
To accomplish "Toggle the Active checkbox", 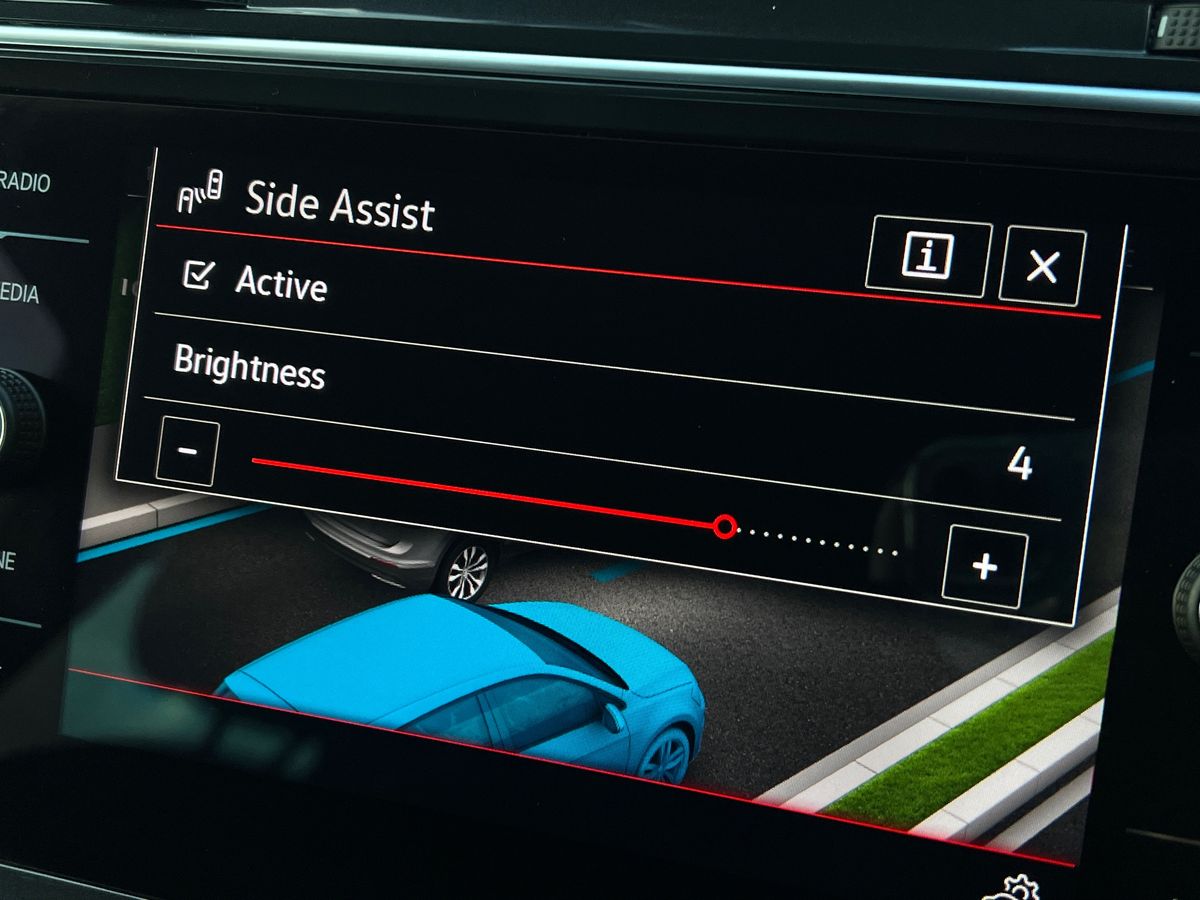I will pos(197,276).
